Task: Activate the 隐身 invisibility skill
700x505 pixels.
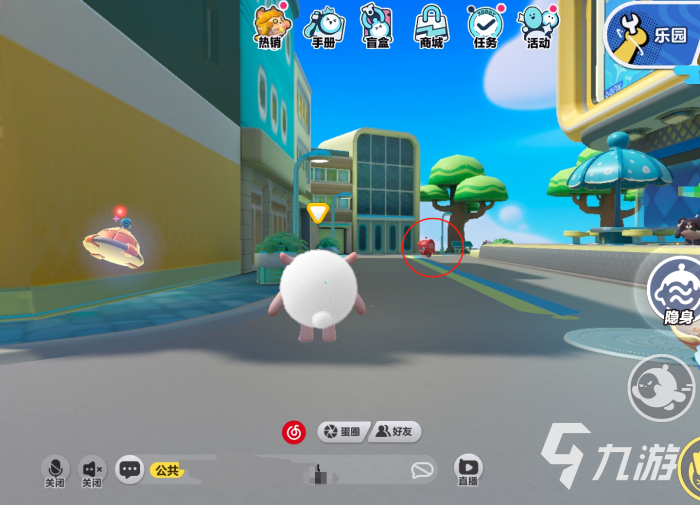Action: coord(674,292)
